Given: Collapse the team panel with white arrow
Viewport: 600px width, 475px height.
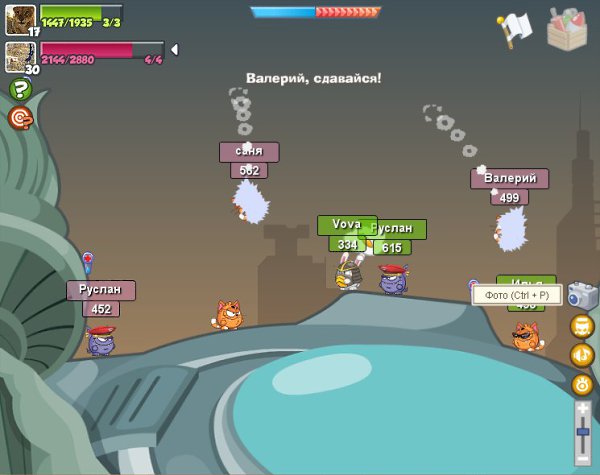Looking at the screenshot, I should point(174,49).
